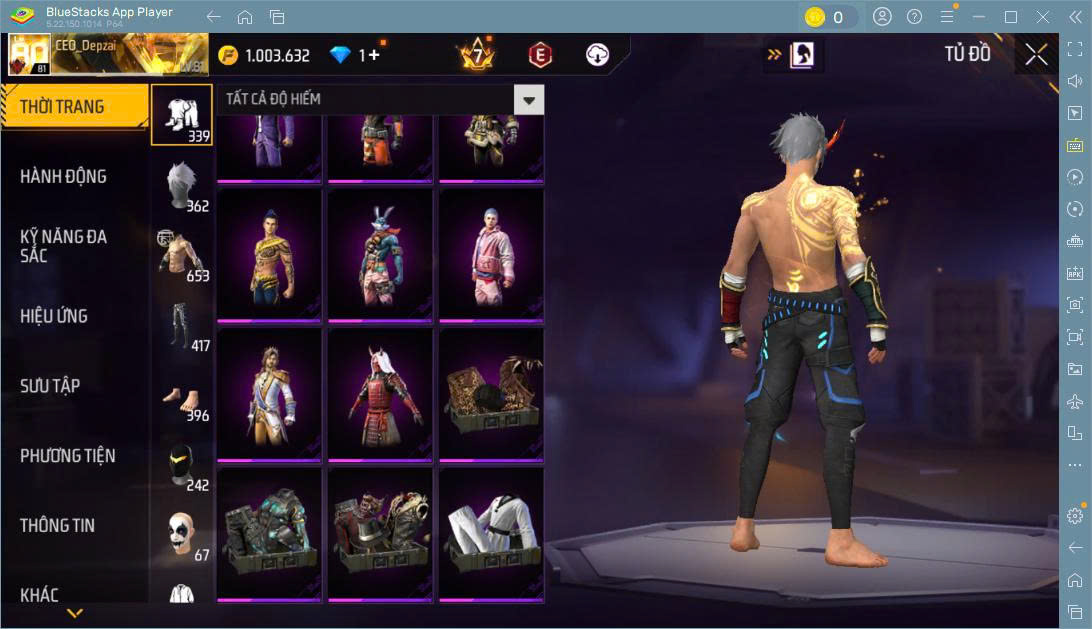Open the pants subcategory showing 417
This screenshot has width=1092, height=629.
(x=182, y=326)
